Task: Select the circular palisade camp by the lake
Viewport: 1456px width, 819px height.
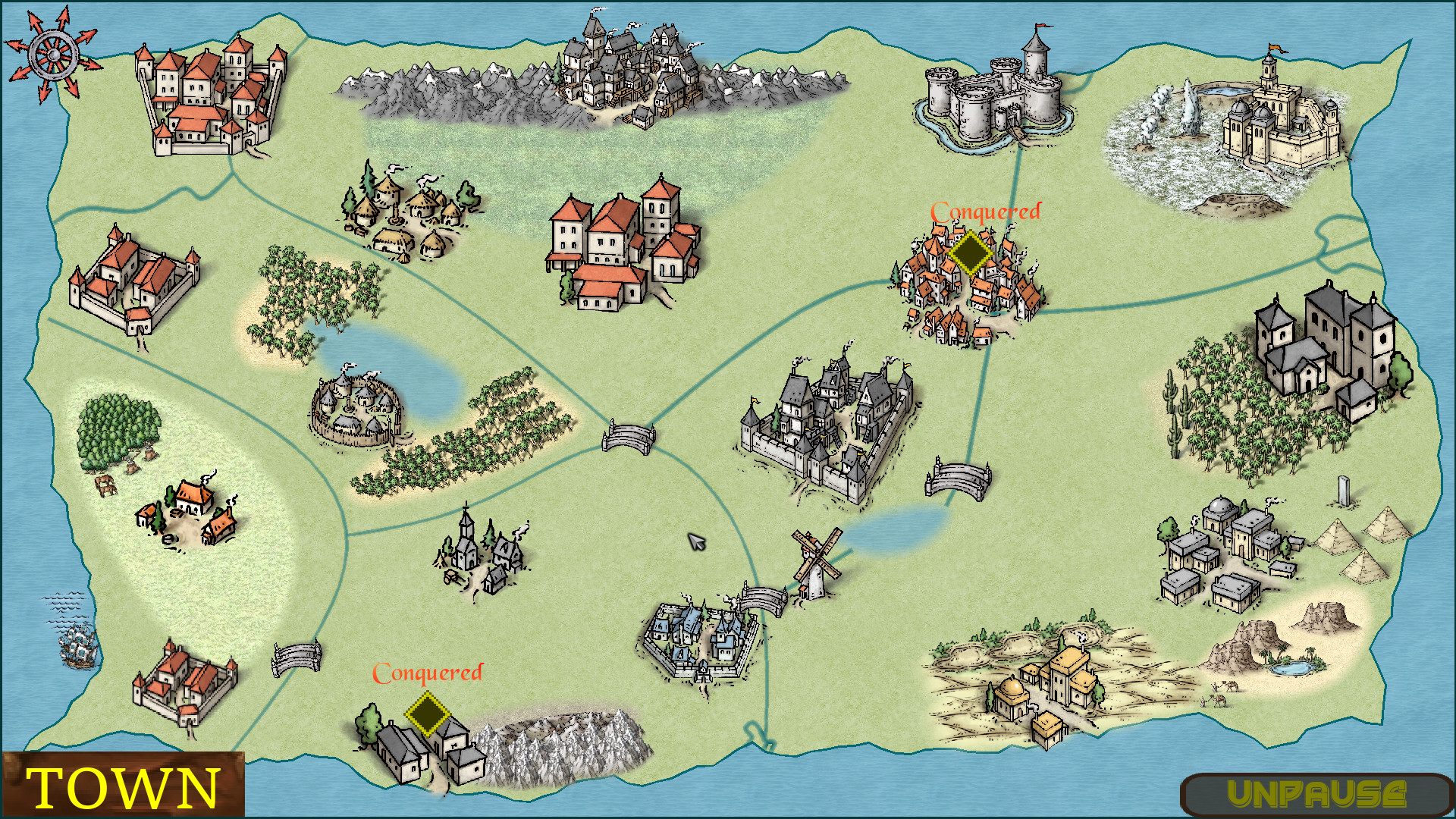Action: point(356,409)
